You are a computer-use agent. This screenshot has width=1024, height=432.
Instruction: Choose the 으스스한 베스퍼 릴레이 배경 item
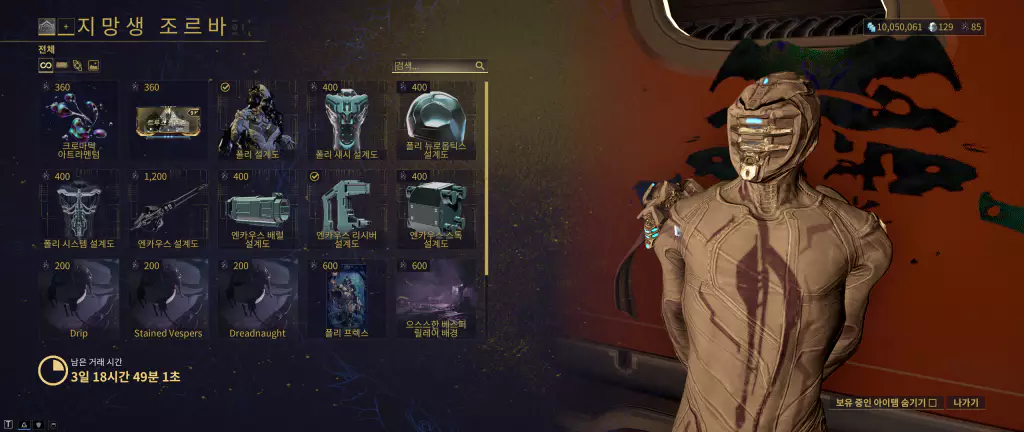[x=436, y=298]
